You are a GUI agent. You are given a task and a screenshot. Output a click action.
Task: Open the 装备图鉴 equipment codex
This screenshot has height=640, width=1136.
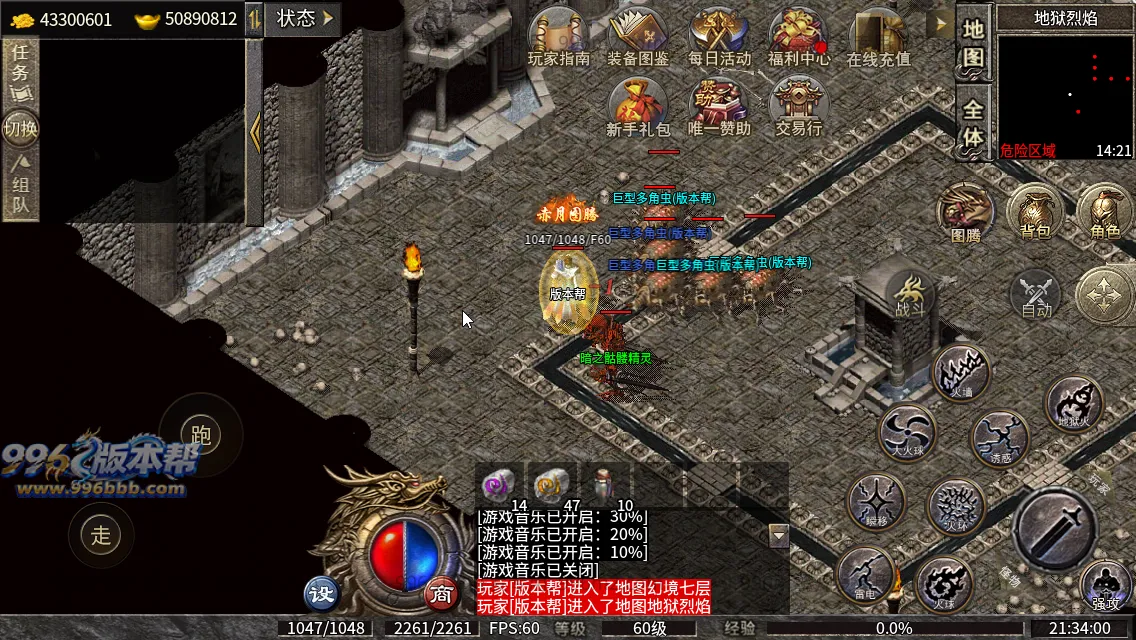click(638, 36)
